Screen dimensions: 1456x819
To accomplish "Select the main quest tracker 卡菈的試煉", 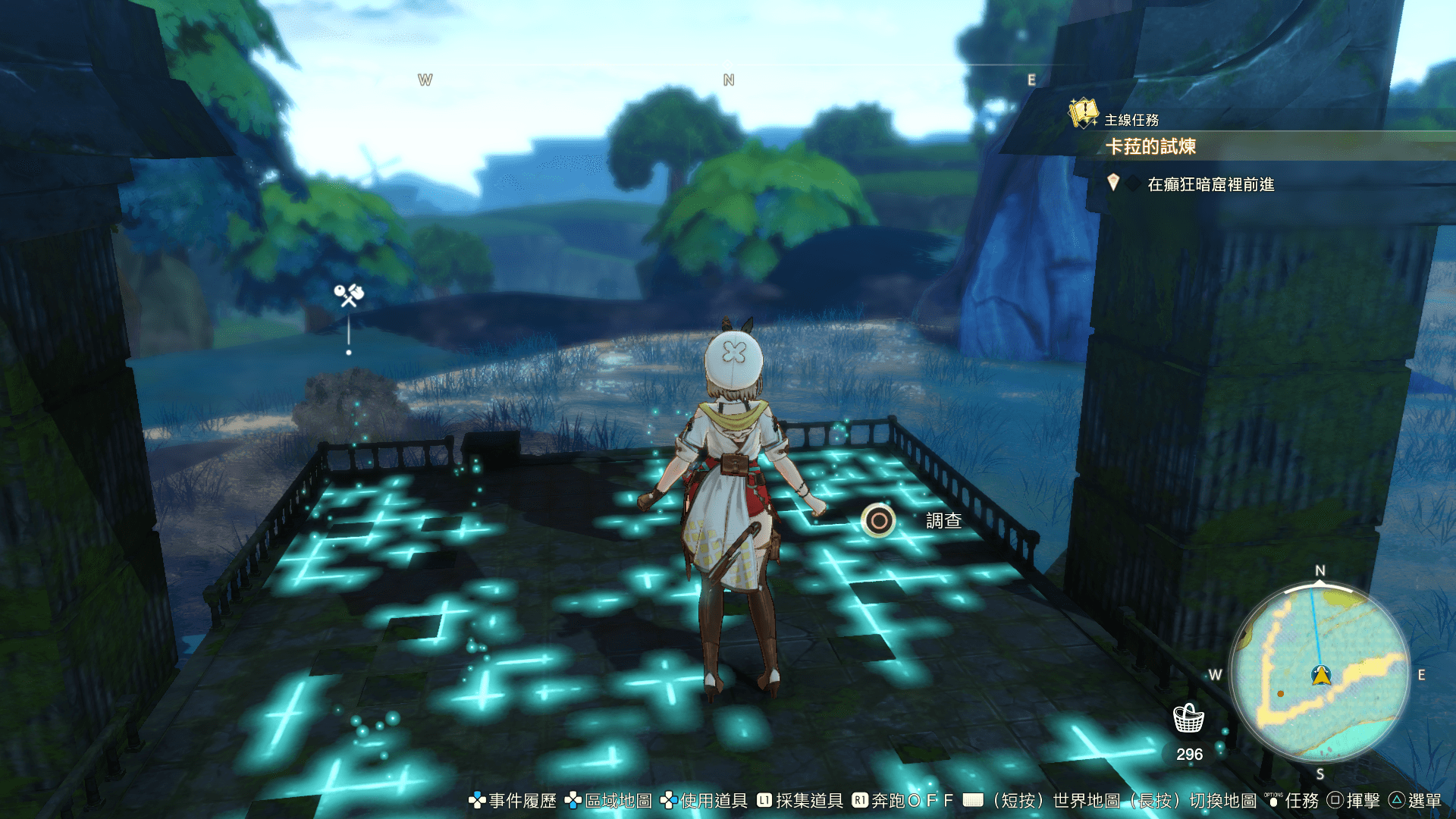I will (1150, 146).
